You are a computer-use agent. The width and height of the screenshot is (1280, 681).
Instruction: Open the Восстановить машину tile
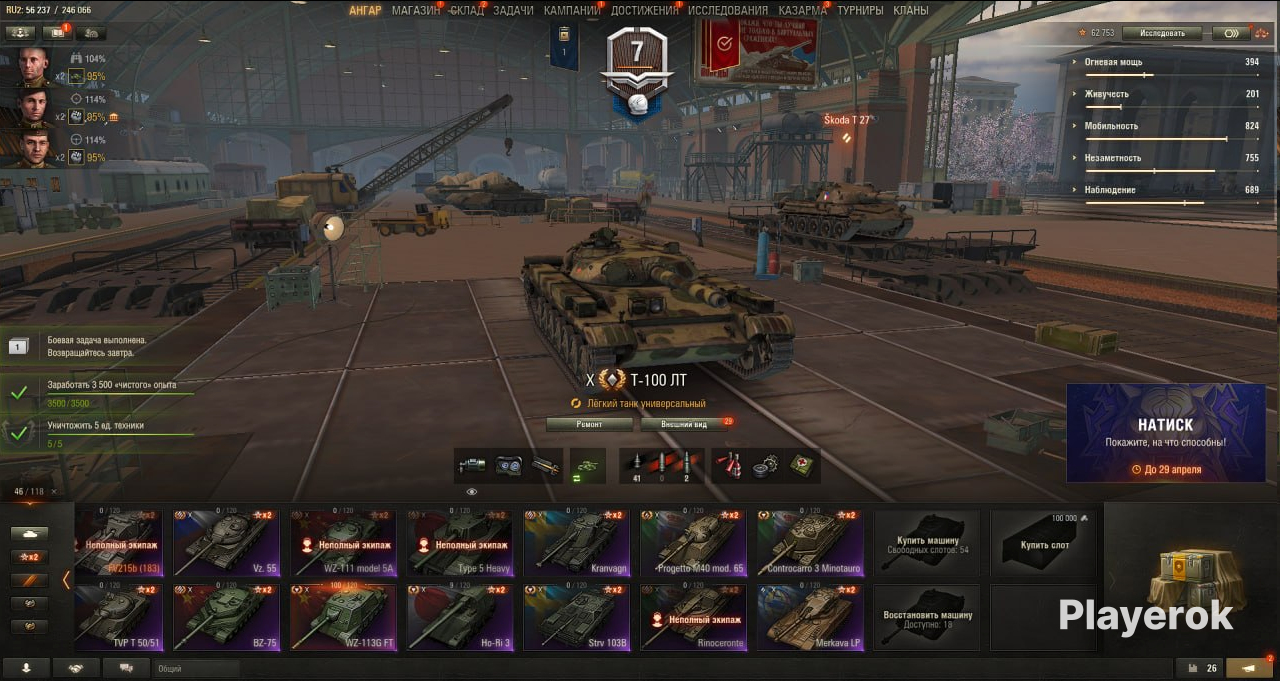pos(927,618)
